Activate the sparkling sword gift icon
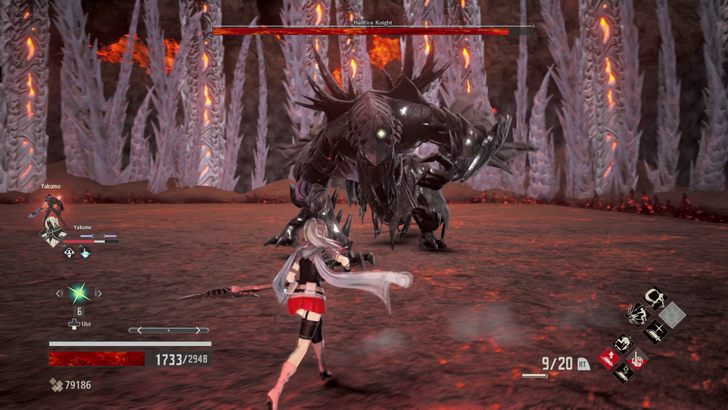The height and width of the screenshot is (410, 728). [655, 333]
